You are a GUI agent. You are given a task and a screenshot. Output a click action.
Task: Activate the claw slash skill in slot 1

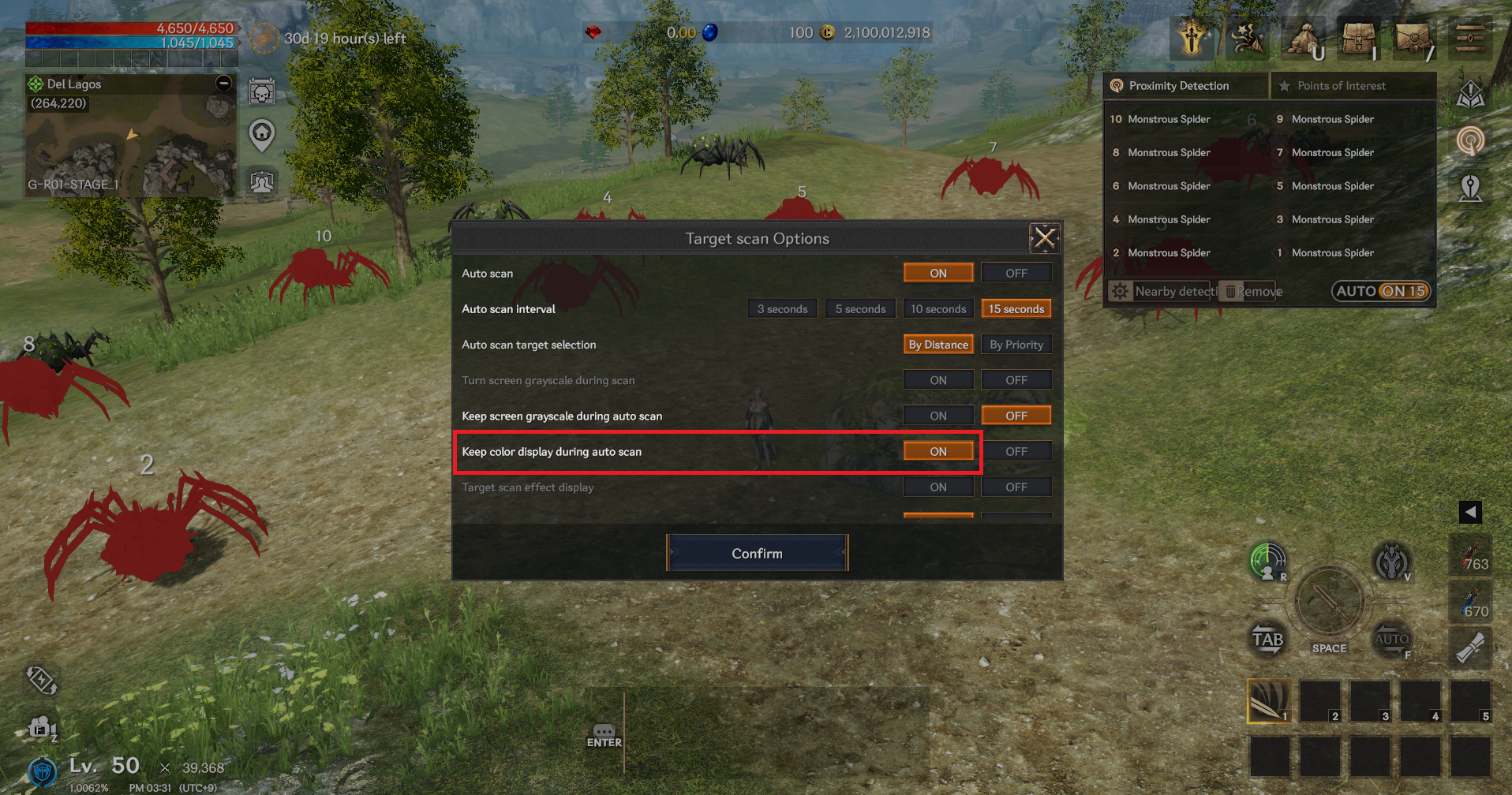tap(1267, 700)
